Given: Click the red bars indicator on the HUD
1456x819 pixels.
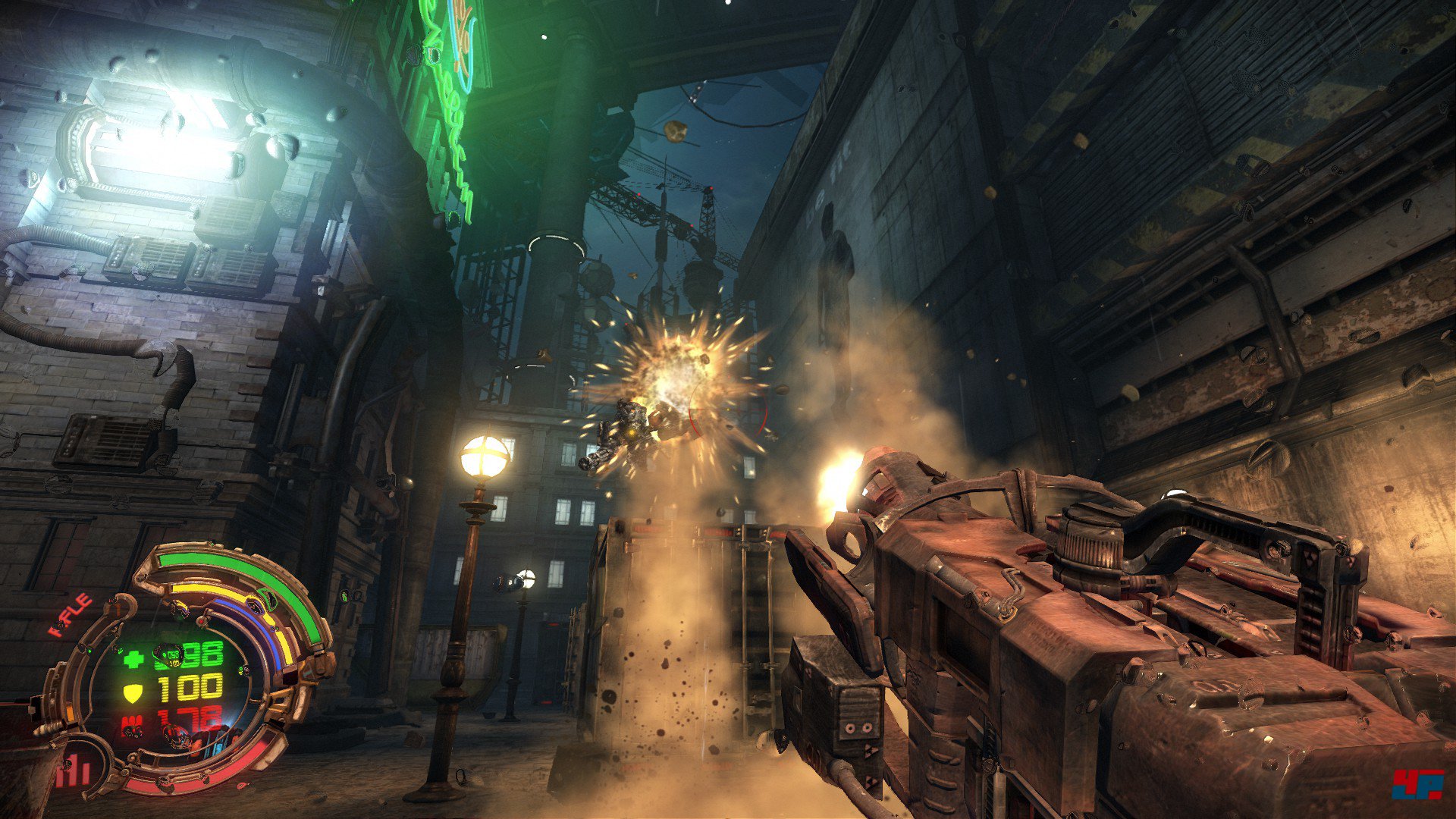Looking at the screenshot, I should click(75, 772).
